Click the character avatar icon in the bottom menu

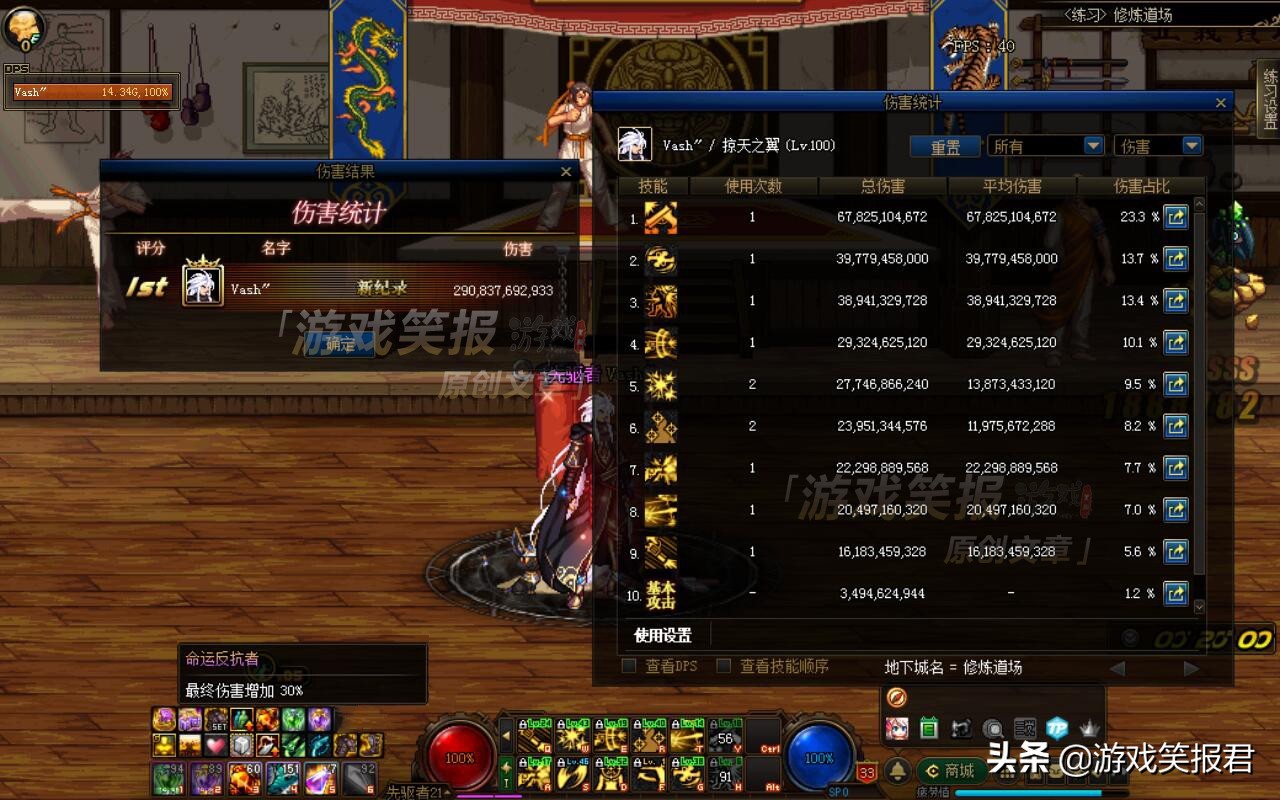898,727
